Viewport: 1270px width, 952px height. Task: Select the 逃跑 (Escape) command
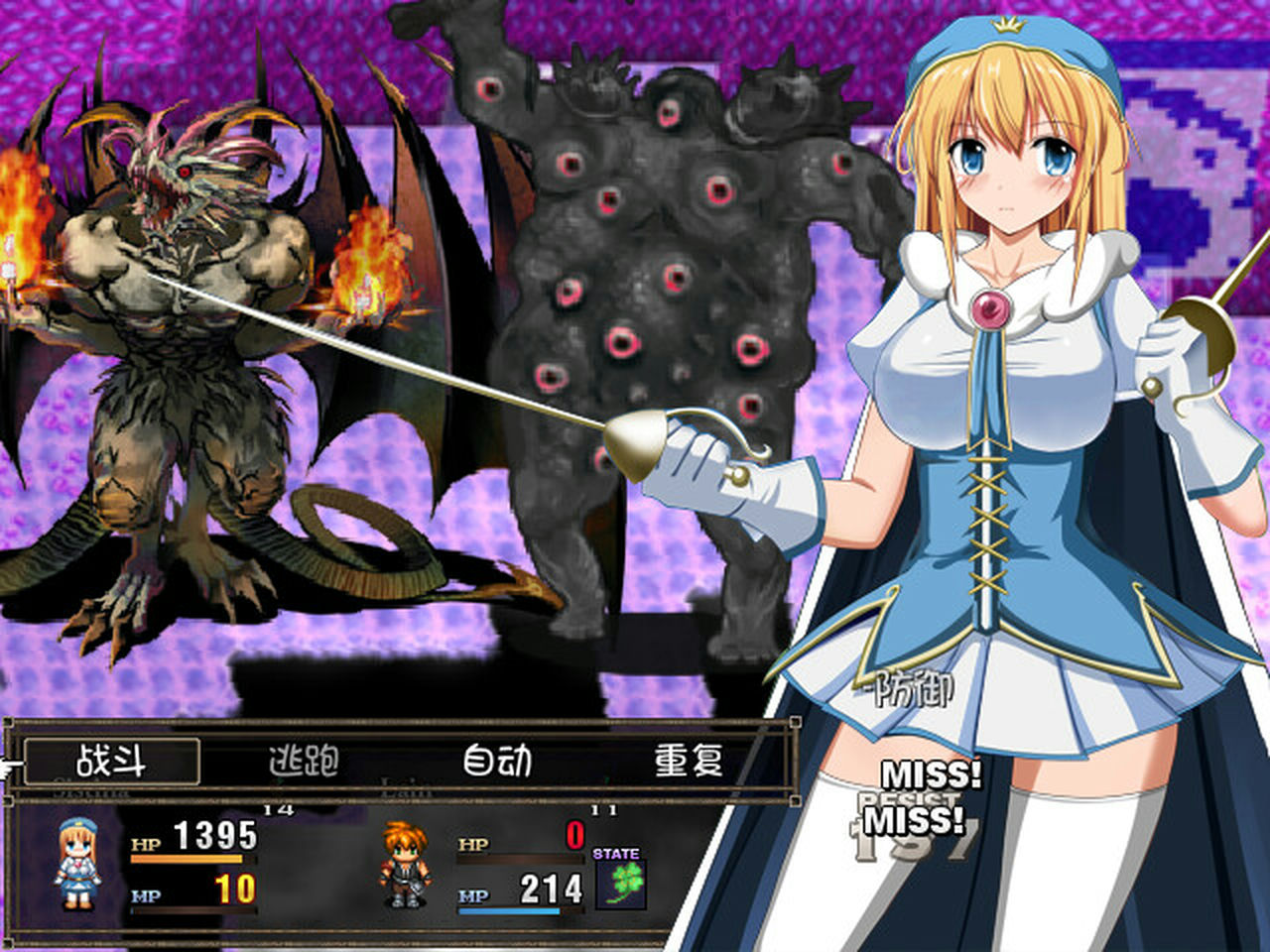pyautogui.click(x=300, y=761)
